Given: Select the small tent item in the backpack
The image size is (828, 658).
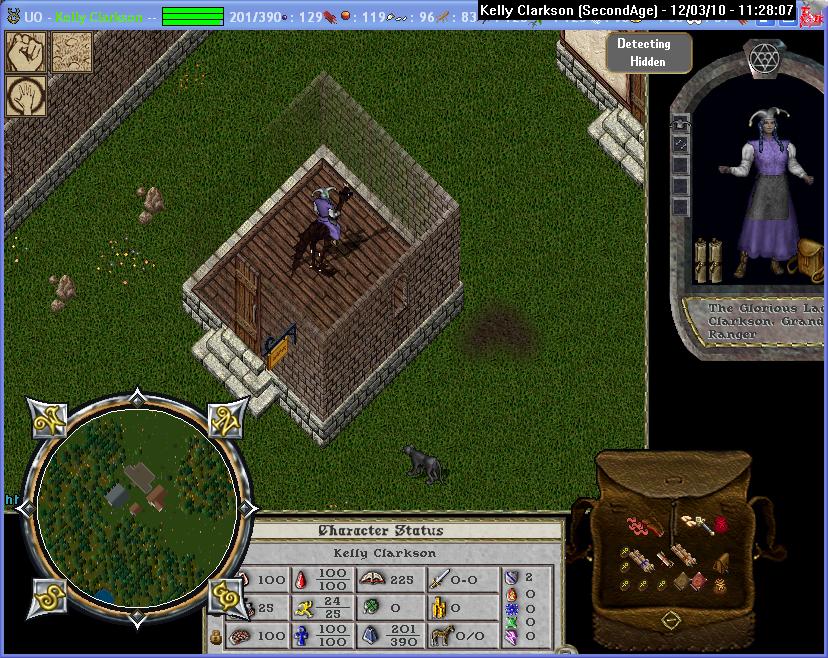Looking at the screenshot, I should (721, 563).
